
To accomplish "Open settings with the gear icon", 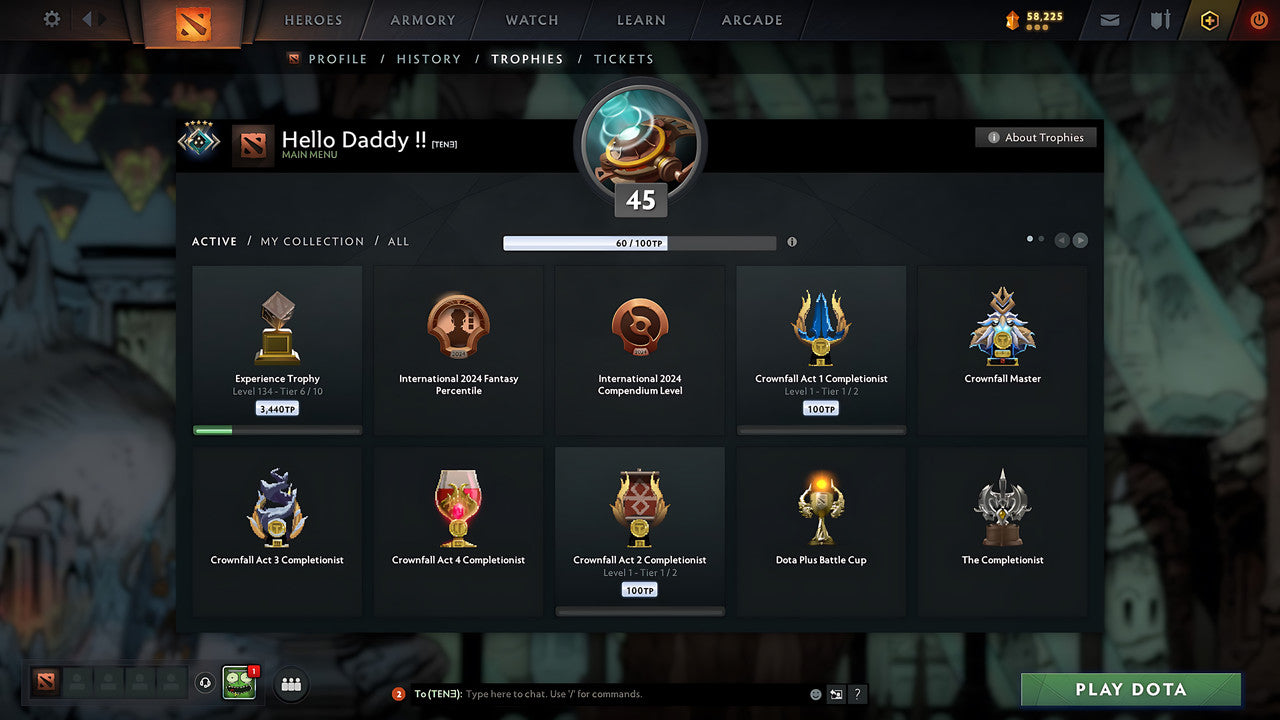I will [50, 19].
